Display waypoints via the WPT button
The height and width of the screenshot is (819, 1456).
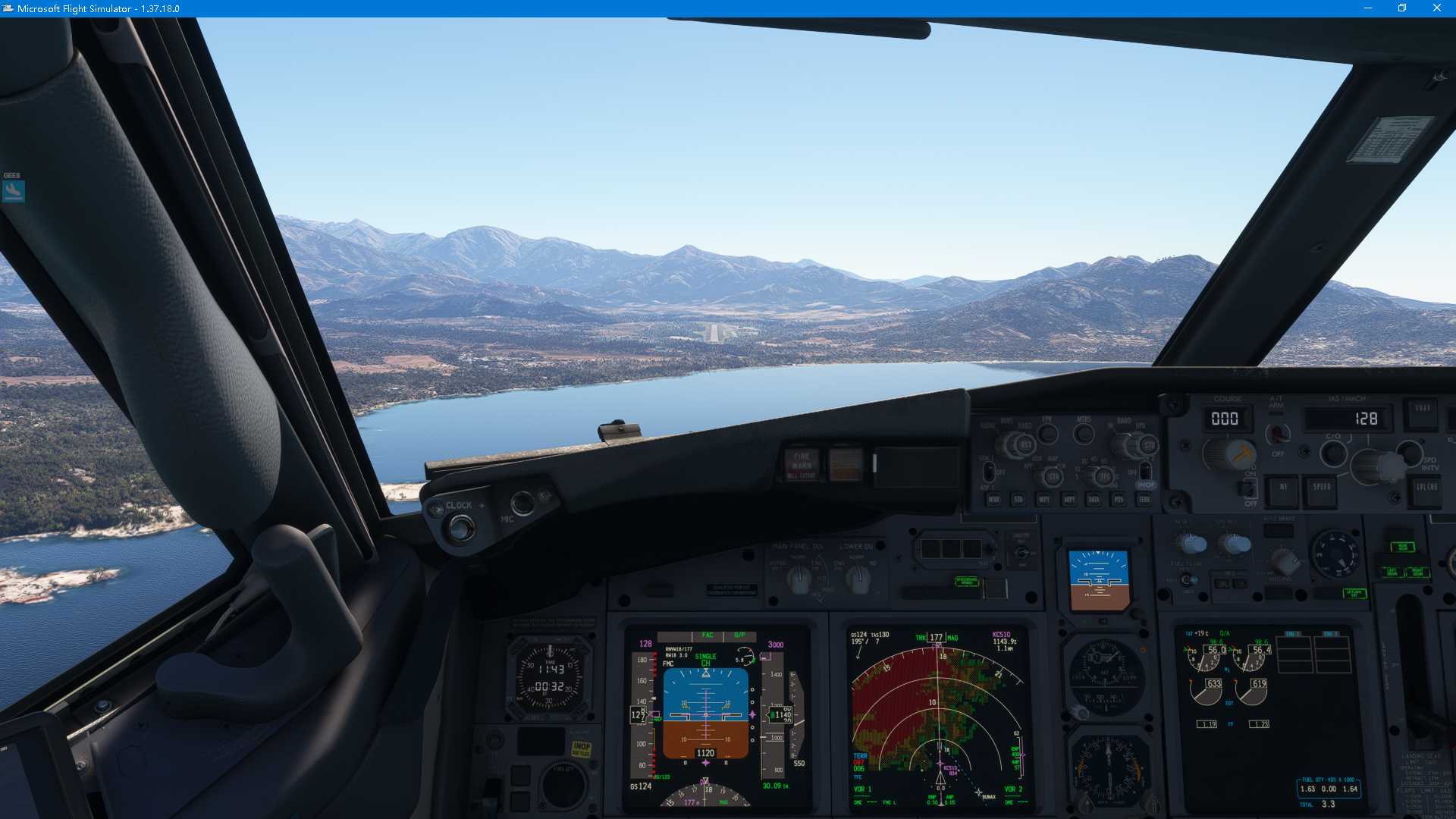click(1045, 500)
